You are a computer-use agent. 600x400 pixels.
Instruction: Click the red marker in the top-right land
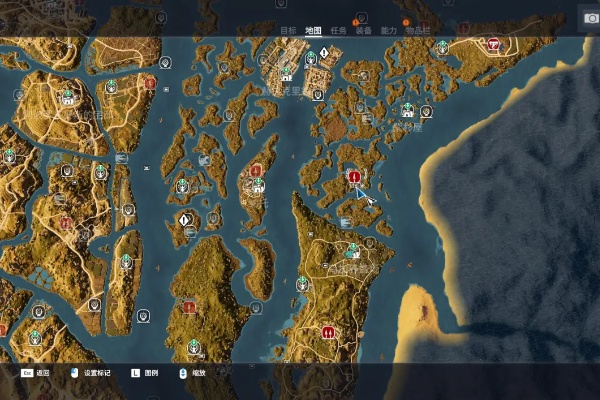(x=493, y=44)
